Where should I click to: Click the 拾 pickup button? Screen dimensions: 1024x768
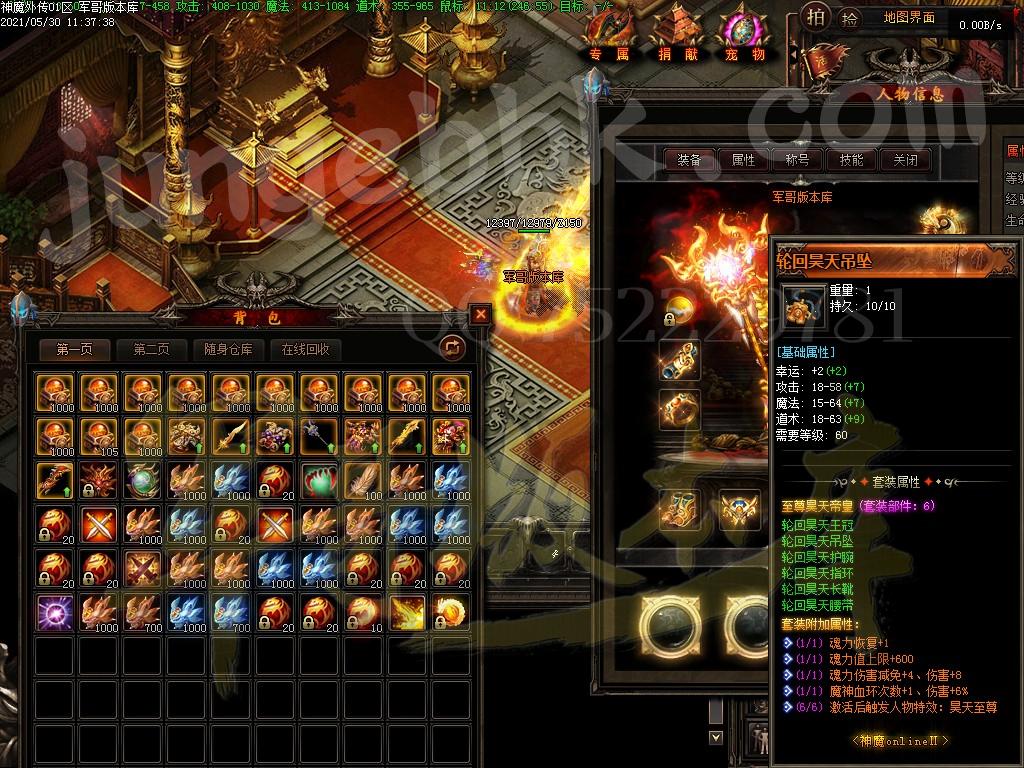(x=850, y=18)
